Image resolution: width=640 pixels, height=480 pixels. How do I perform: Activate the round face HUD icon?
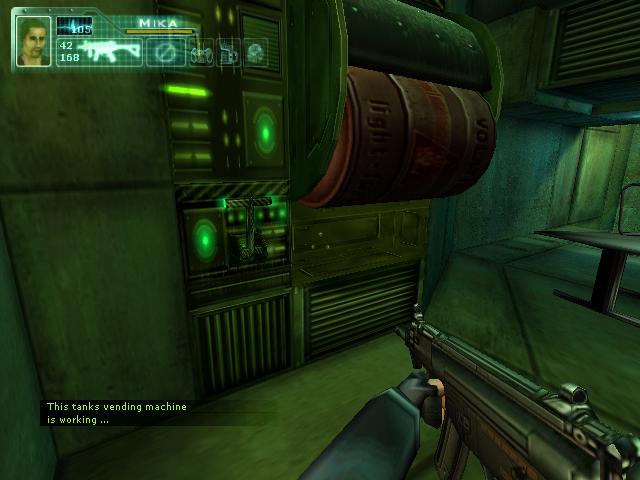256,52
